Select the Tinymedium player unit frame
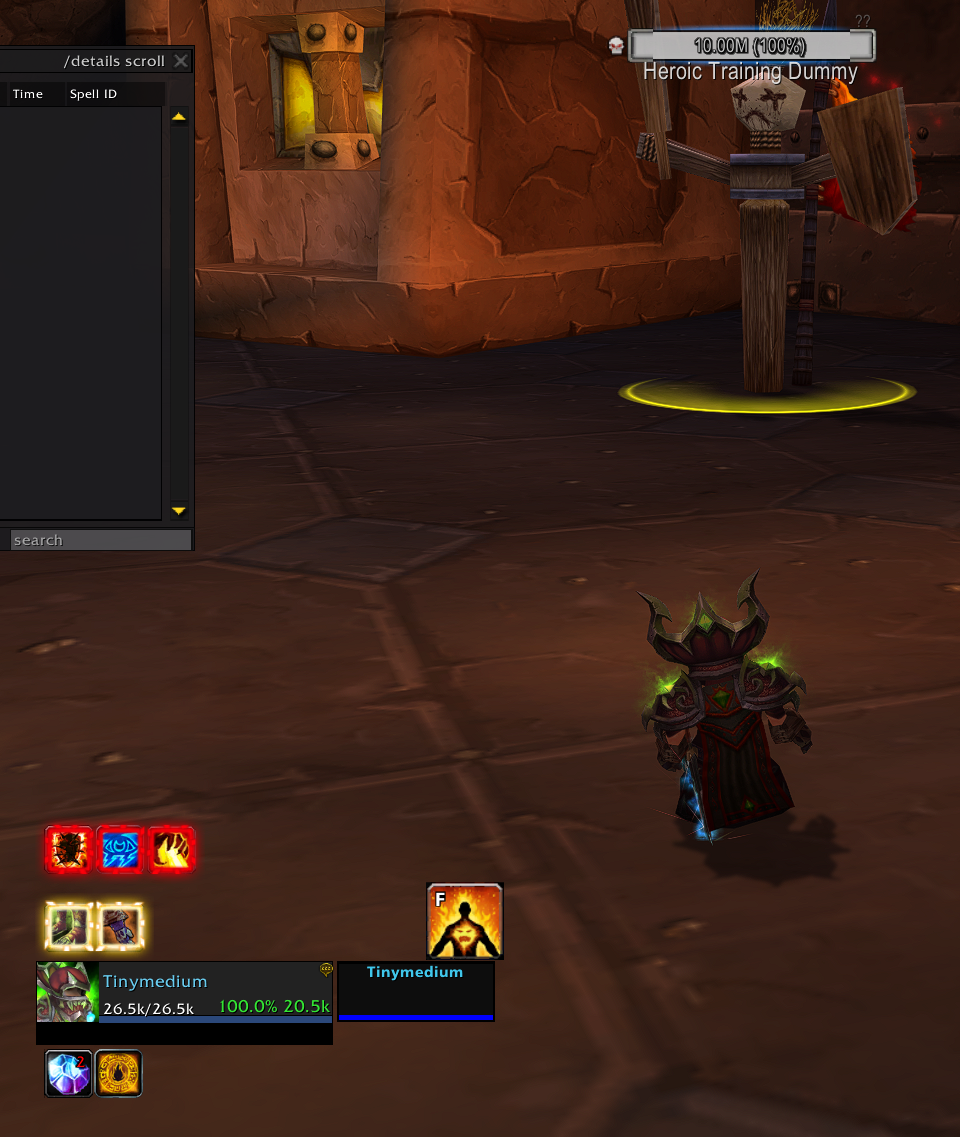The image size is (960, 1137). coord(215,992)
